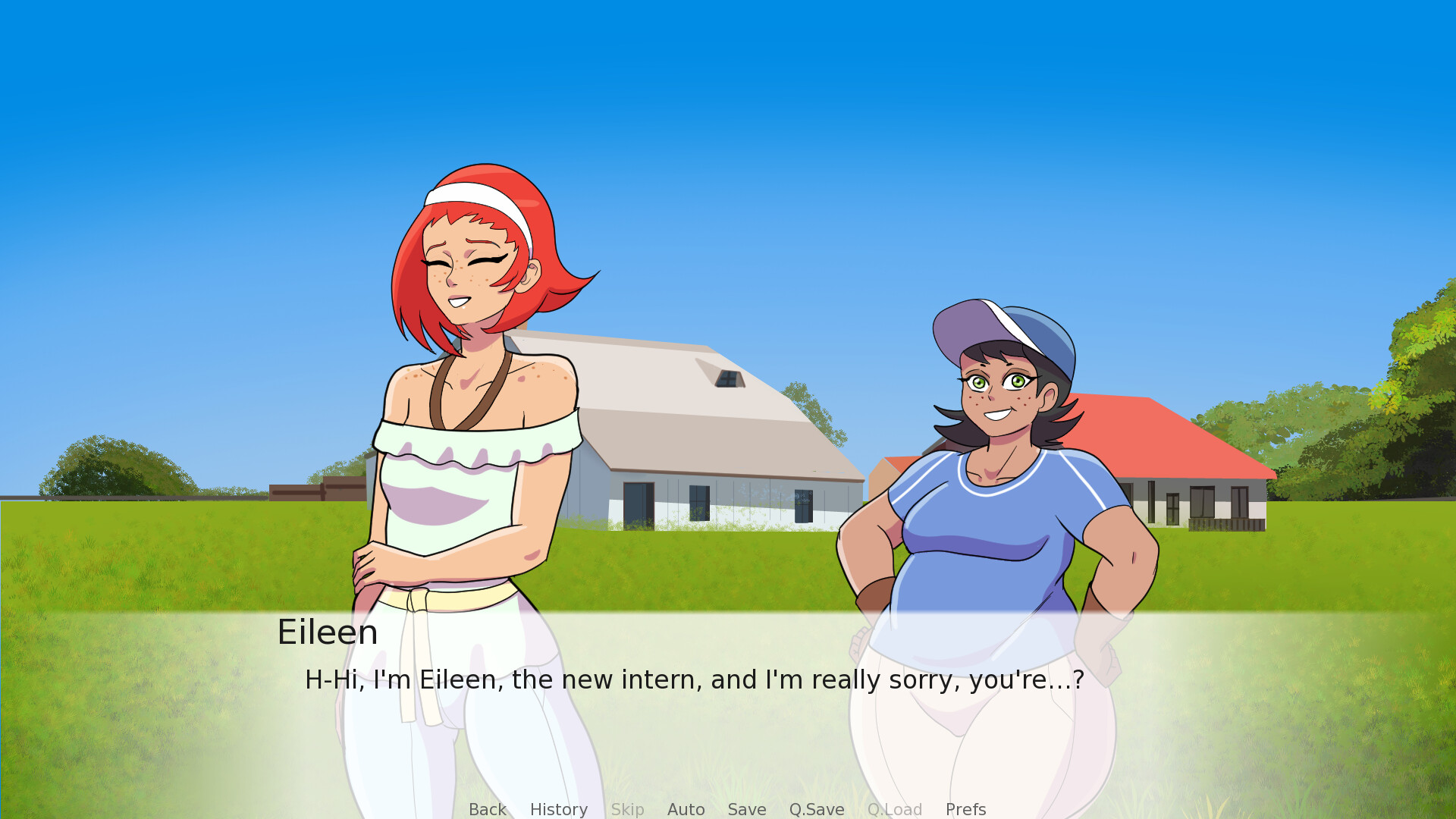
Task: Enable Skip mode
Action: 627,809
